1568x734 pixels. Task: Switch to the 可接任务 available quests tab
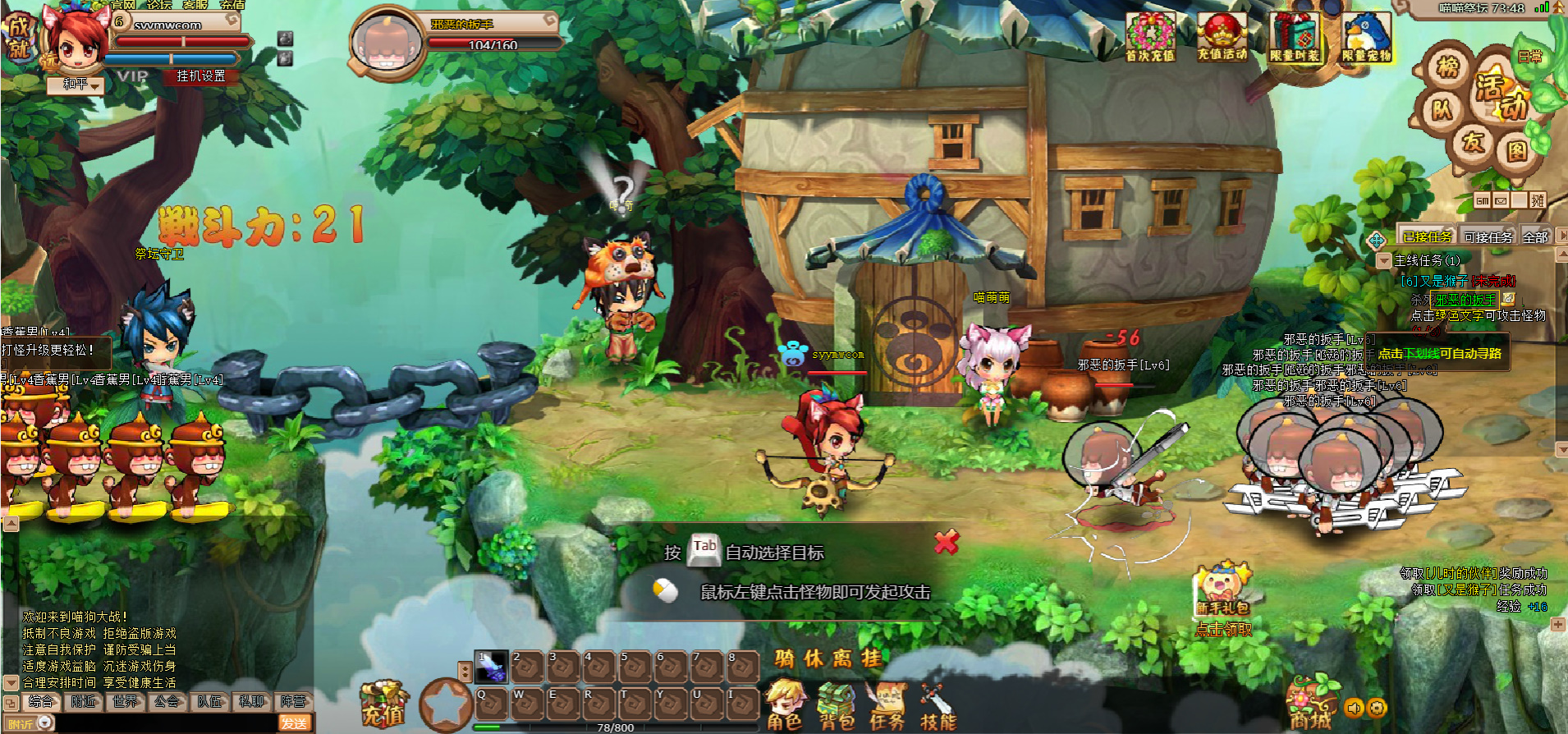click(x=1488, y=237)
